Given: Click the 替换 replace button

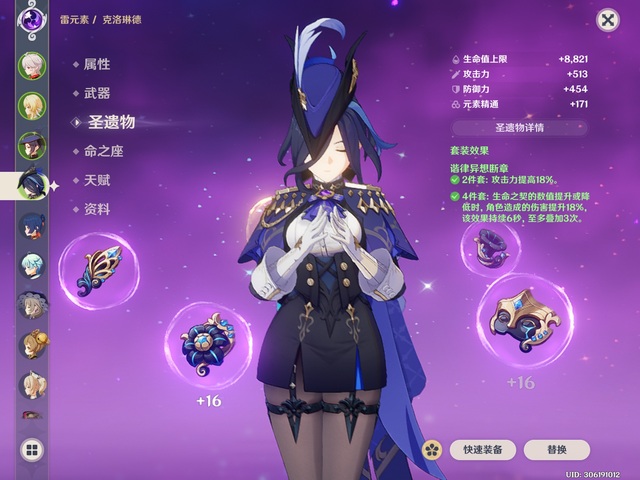Looking at the screenshot, I should (556, 450).
